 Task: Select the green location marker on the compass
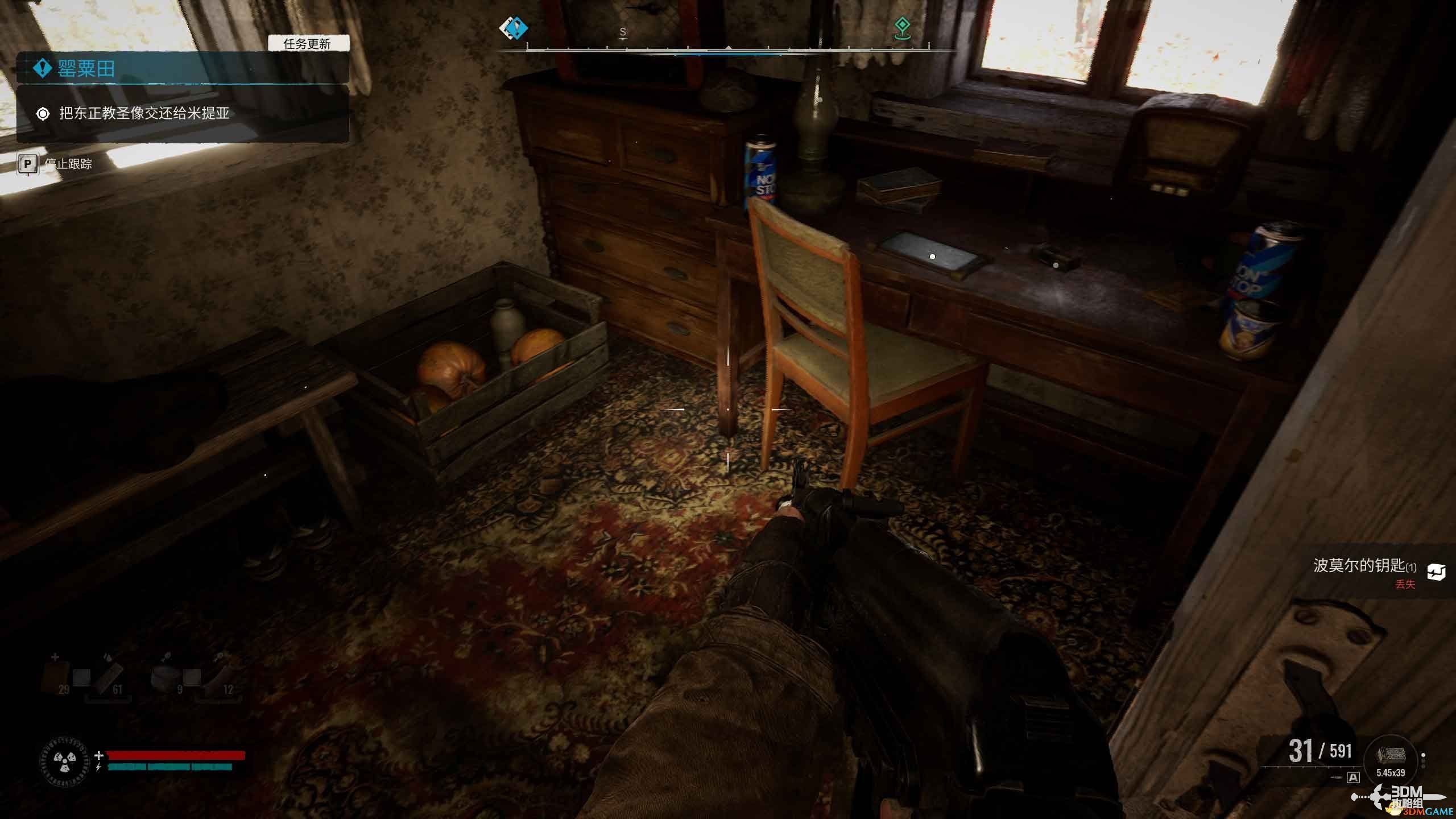coord(901,27)
